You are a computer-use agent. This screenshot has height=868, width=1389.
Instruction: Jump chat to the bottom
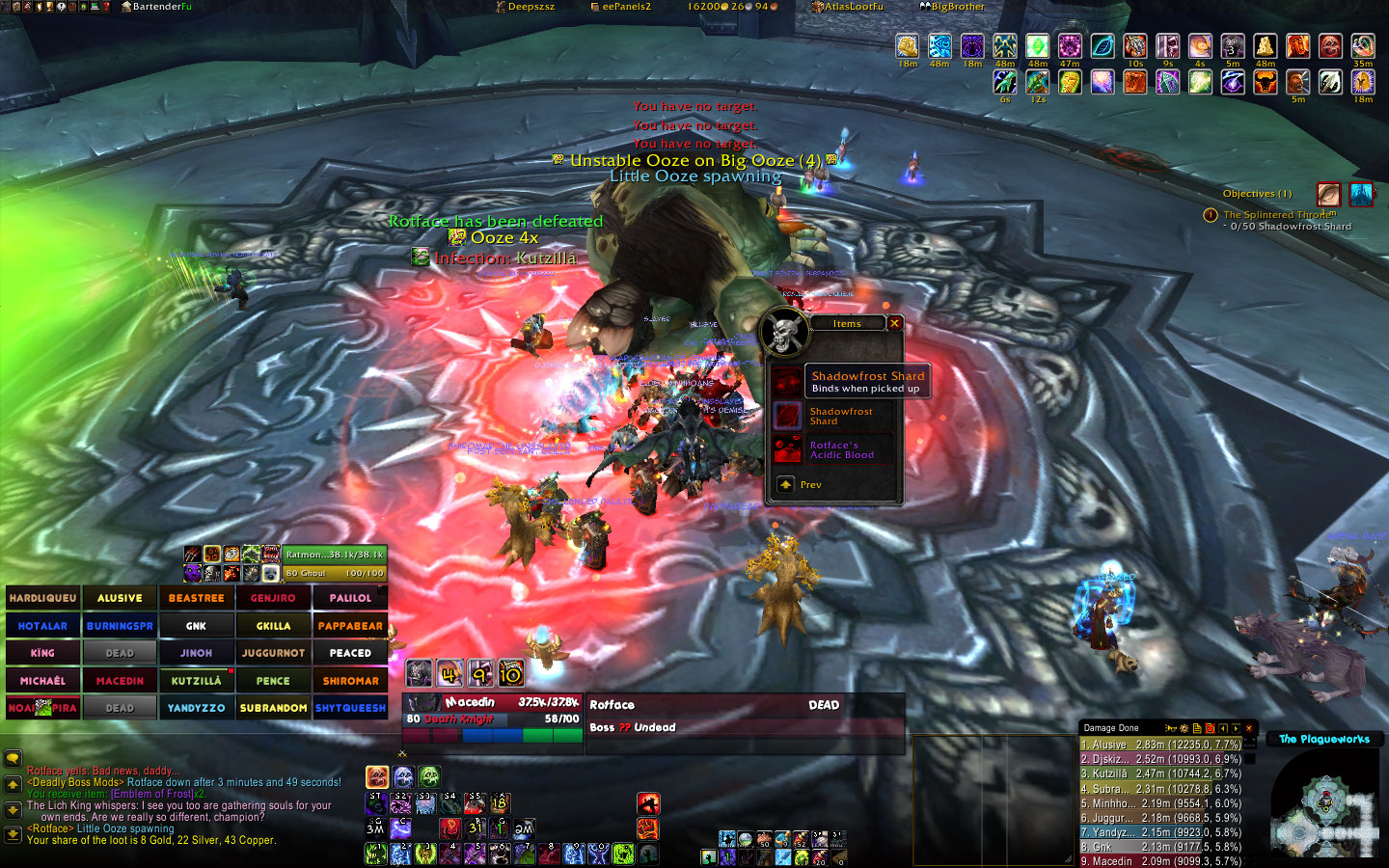tap(13, 833)
